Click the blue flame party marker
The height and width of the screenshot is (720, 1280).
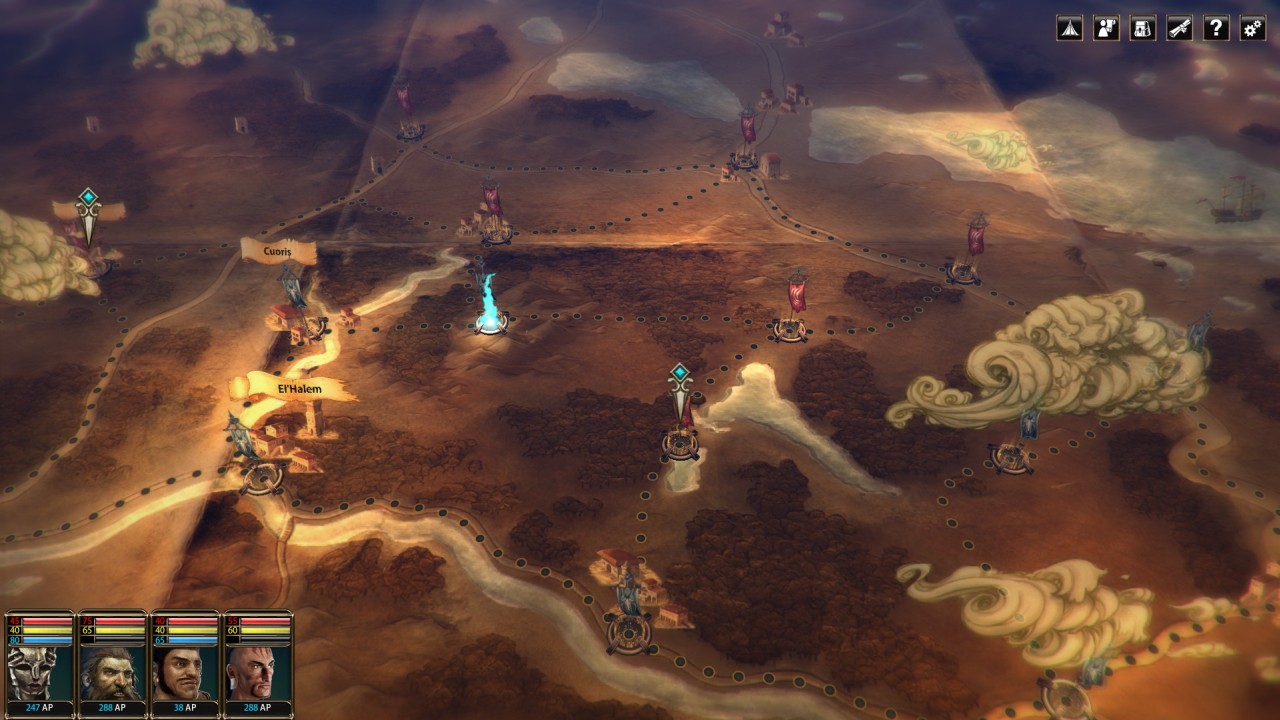pos(490,305)
